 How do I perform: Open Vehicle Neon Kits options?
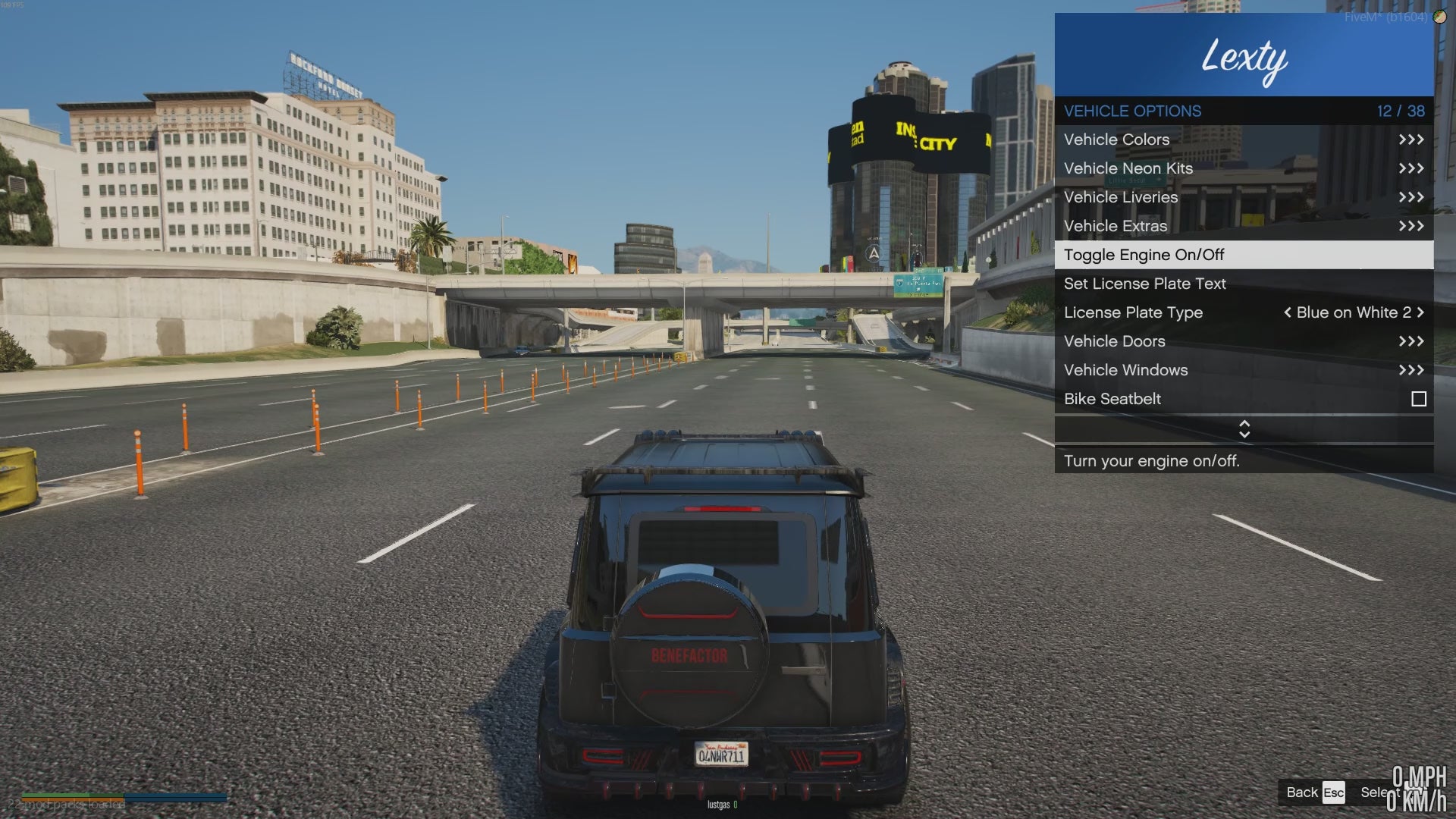pos(1244,168)
